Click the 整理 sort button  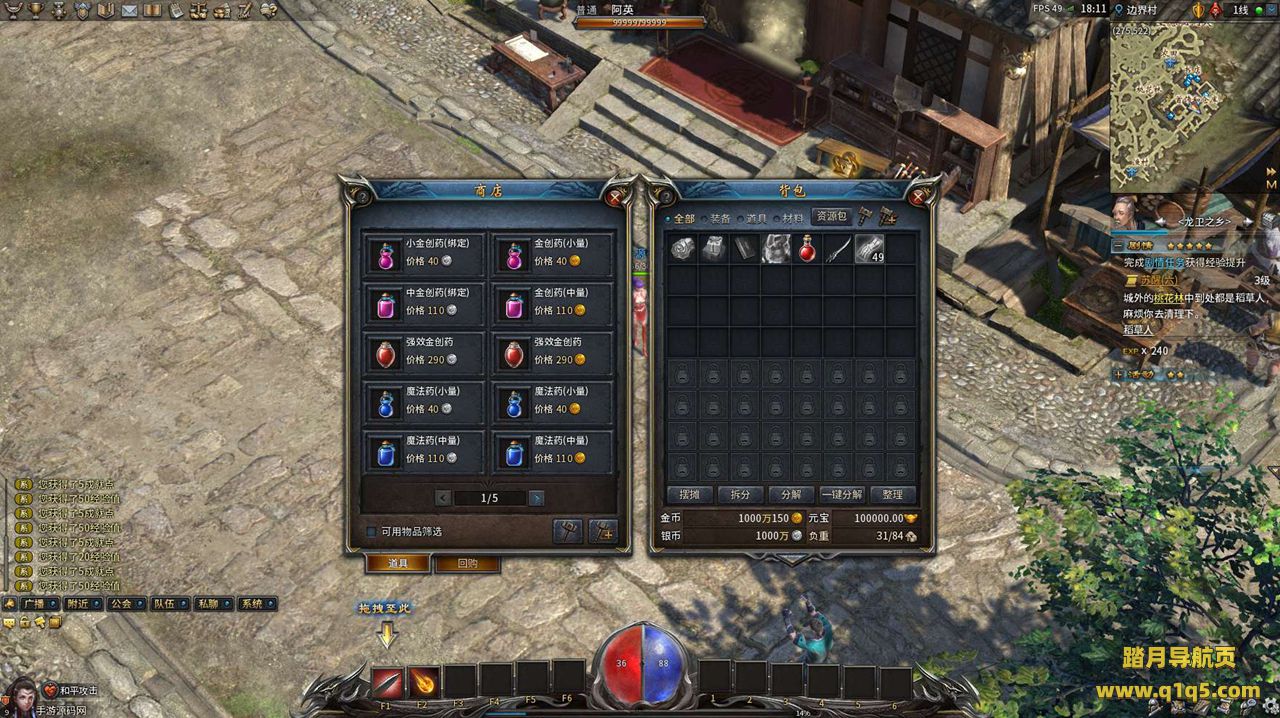tap(892, 494)
